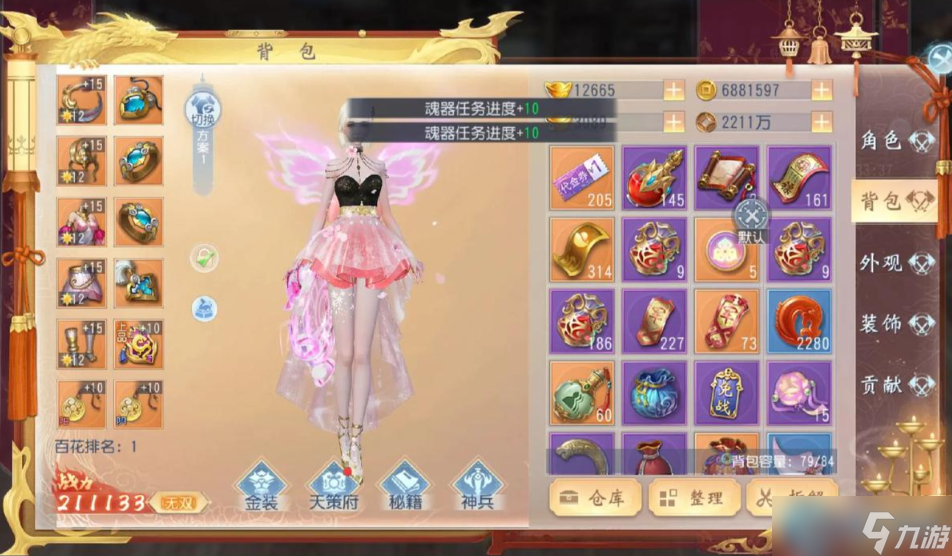Open the 仓库 warehouse

[594, 497]
